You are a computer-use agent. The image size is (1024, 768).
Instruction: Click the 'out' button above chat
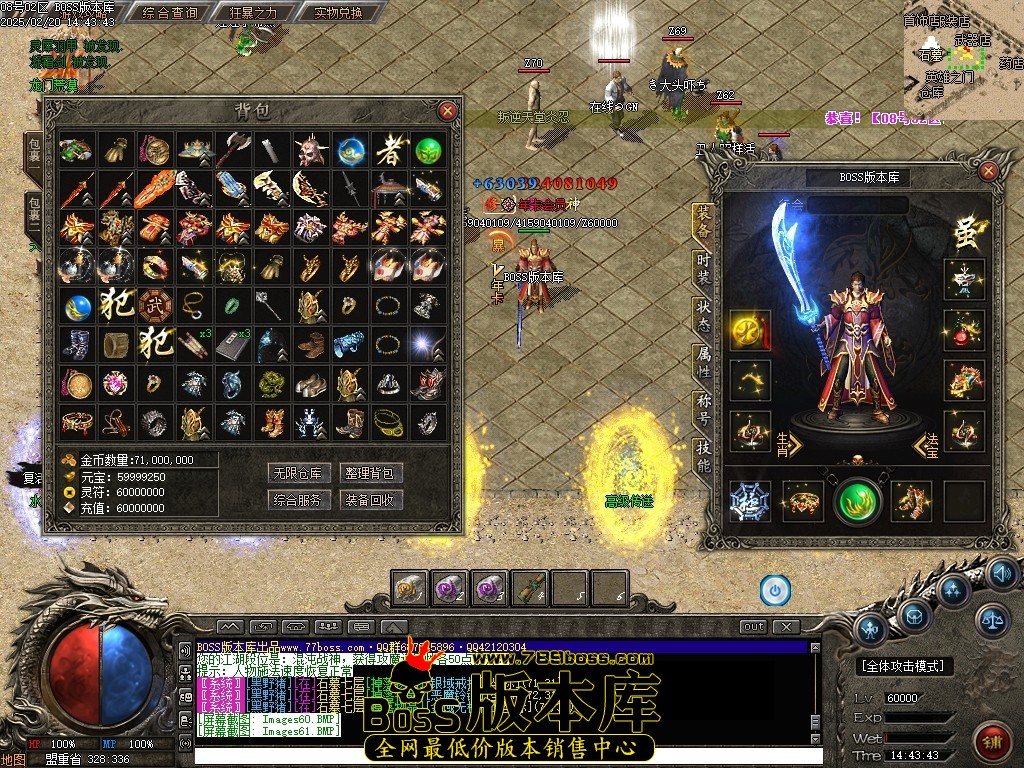(x=753, y=627)
